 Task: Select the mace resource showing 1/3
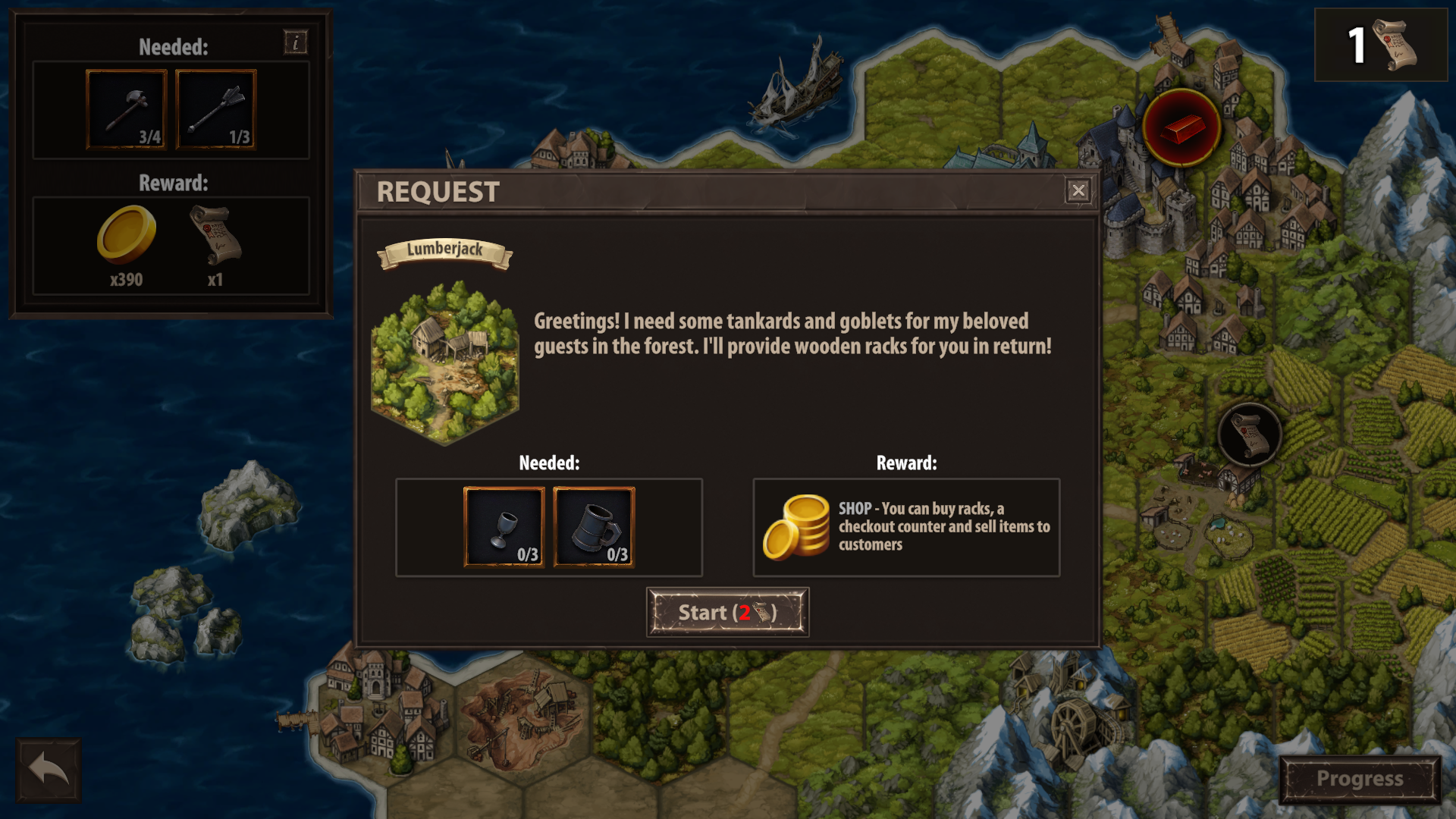215,108
